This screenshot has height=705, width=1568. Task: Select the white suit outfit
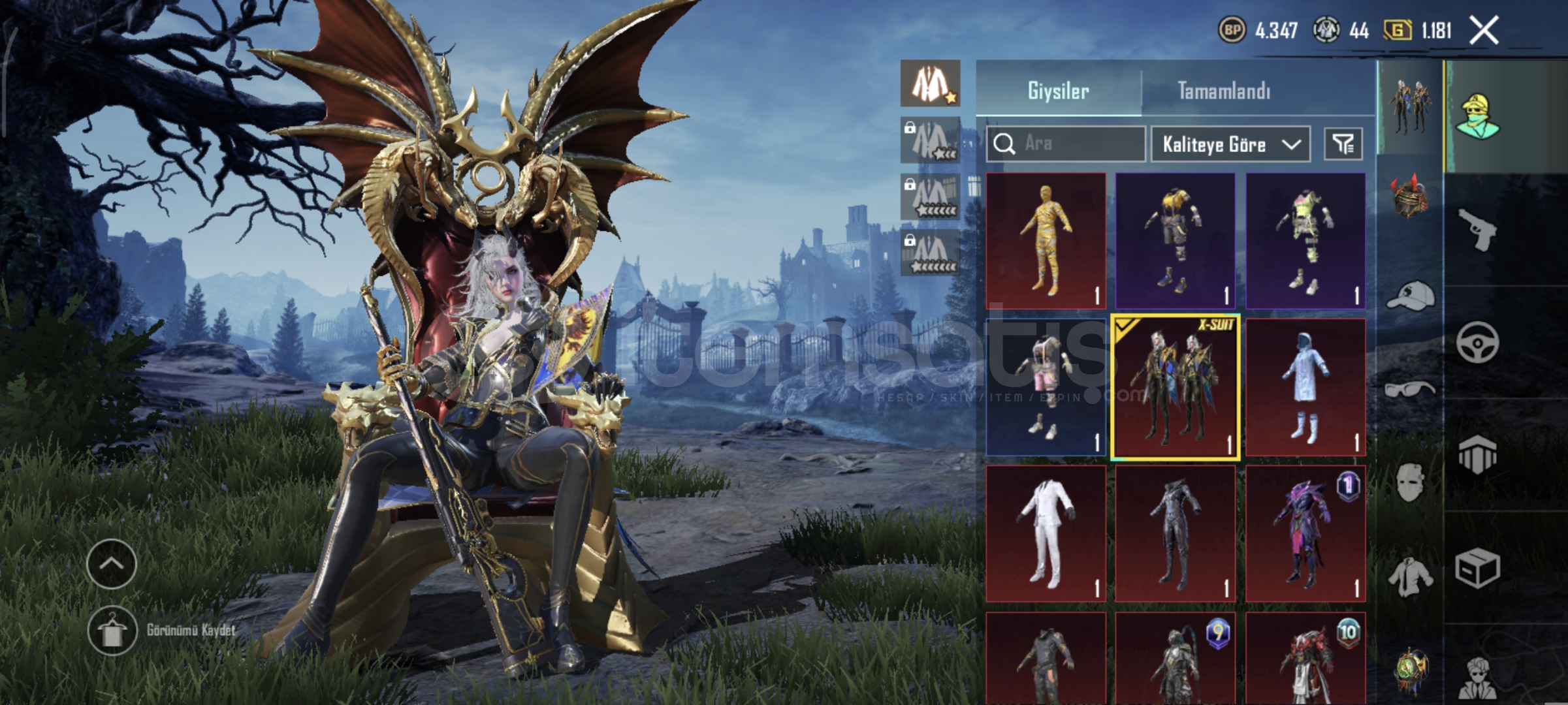[1046, 533]
